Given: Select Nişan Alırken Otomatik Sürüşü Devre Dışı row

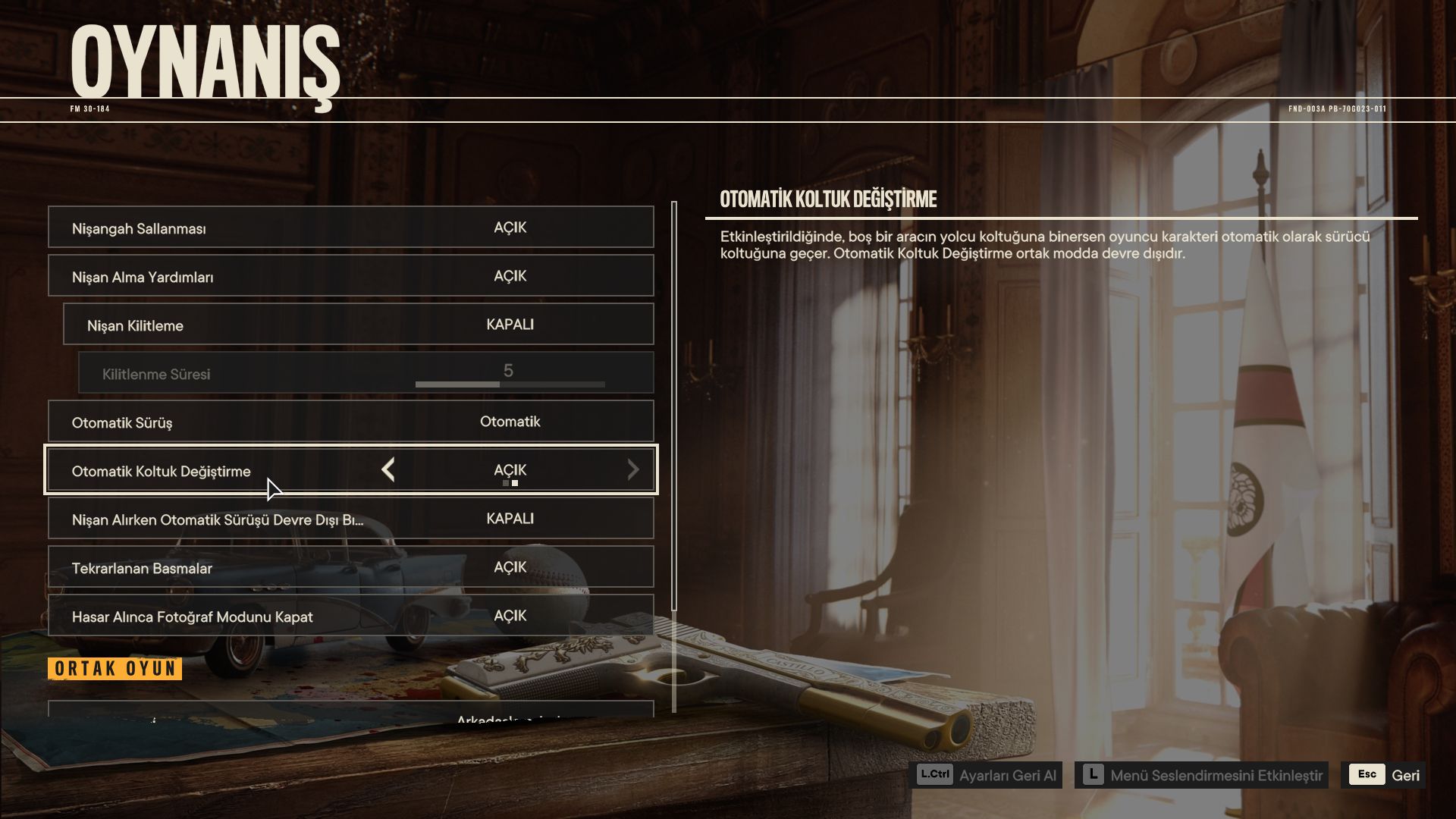Looking at the screenshot, I should click(x=350, y=519).
